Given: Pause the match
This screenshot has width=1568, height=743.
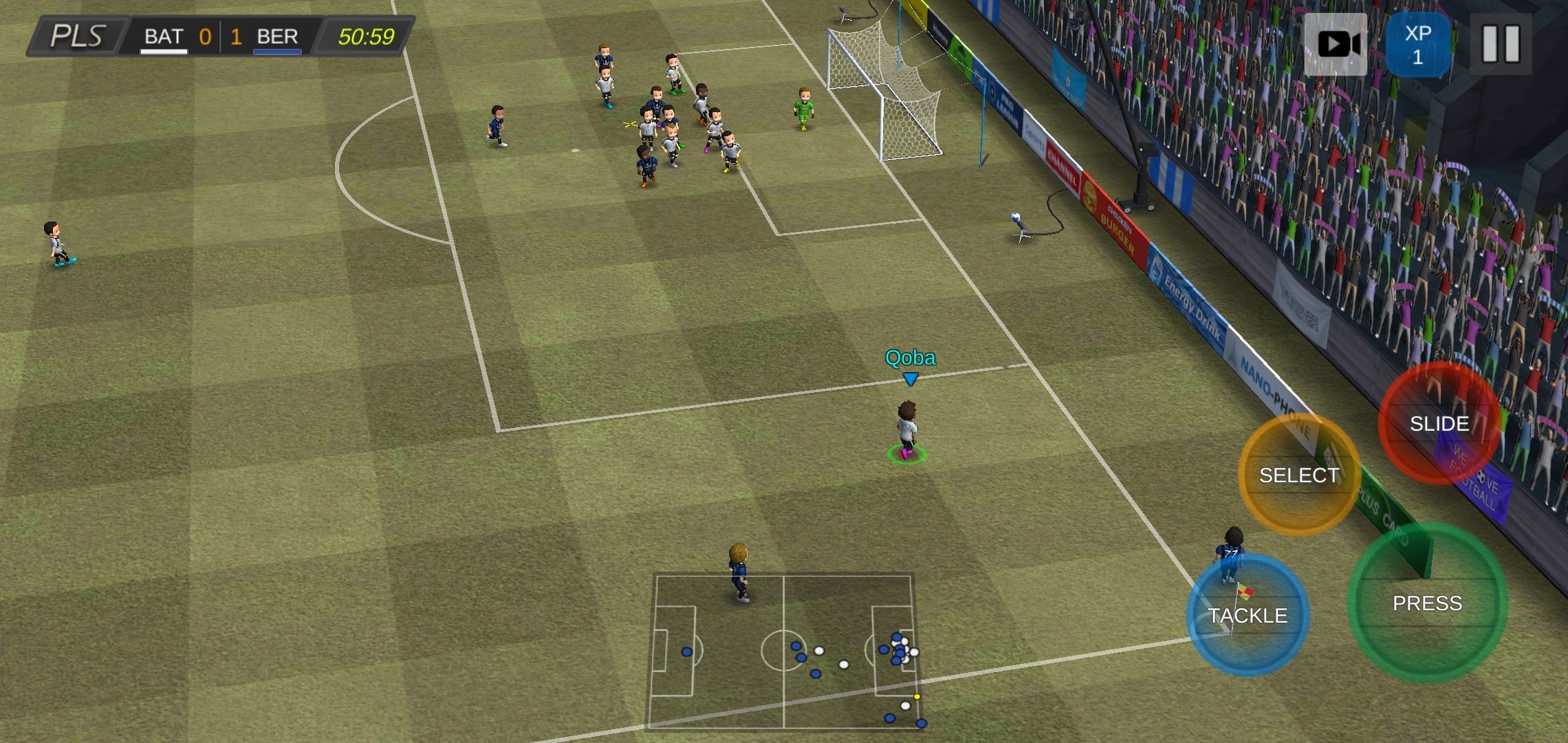Looking at the screenshot, I should (x=1500, y=45).
